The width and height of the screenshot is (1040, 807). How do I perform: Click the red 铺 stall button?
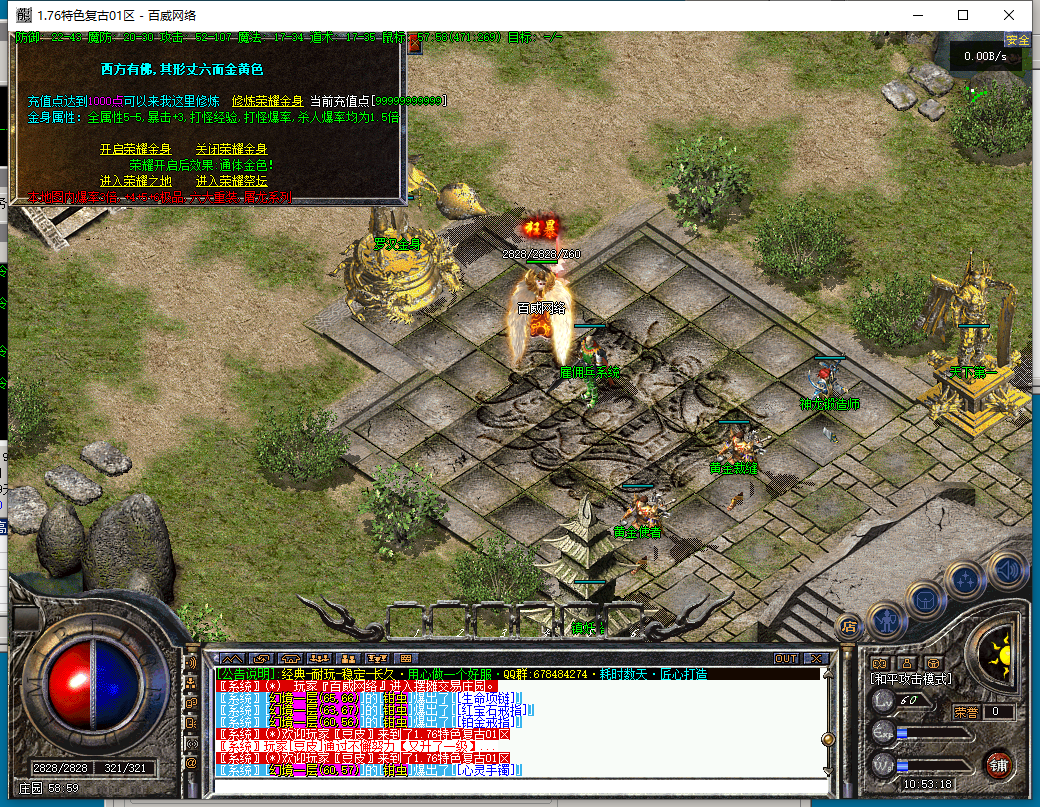click(x=997, y=765)
